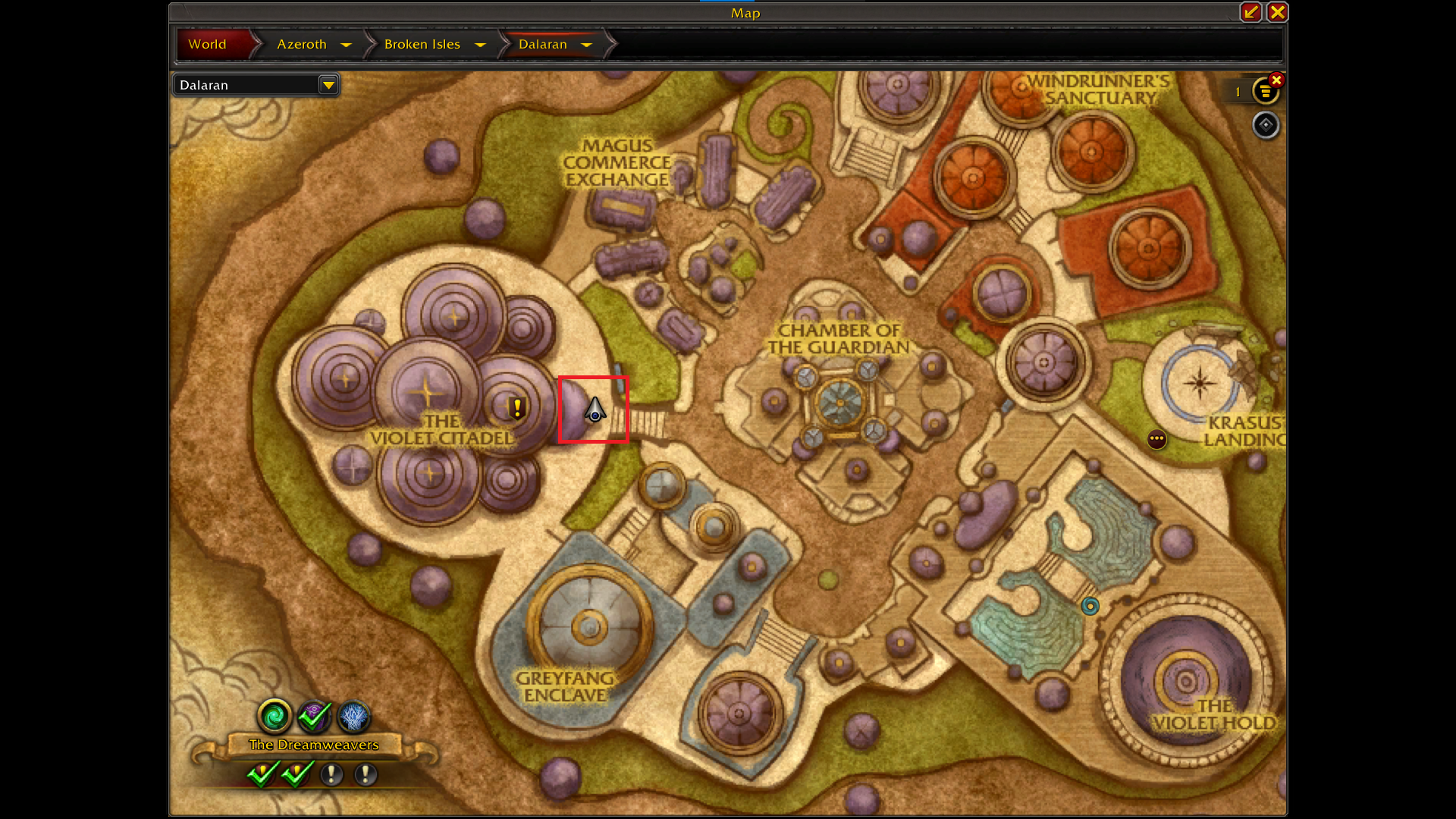Screen dimensions: 1456x819
Task: Open the Azeroth breadcrumb dropdown
Action: pyautogui.click(x=347, y=45)
